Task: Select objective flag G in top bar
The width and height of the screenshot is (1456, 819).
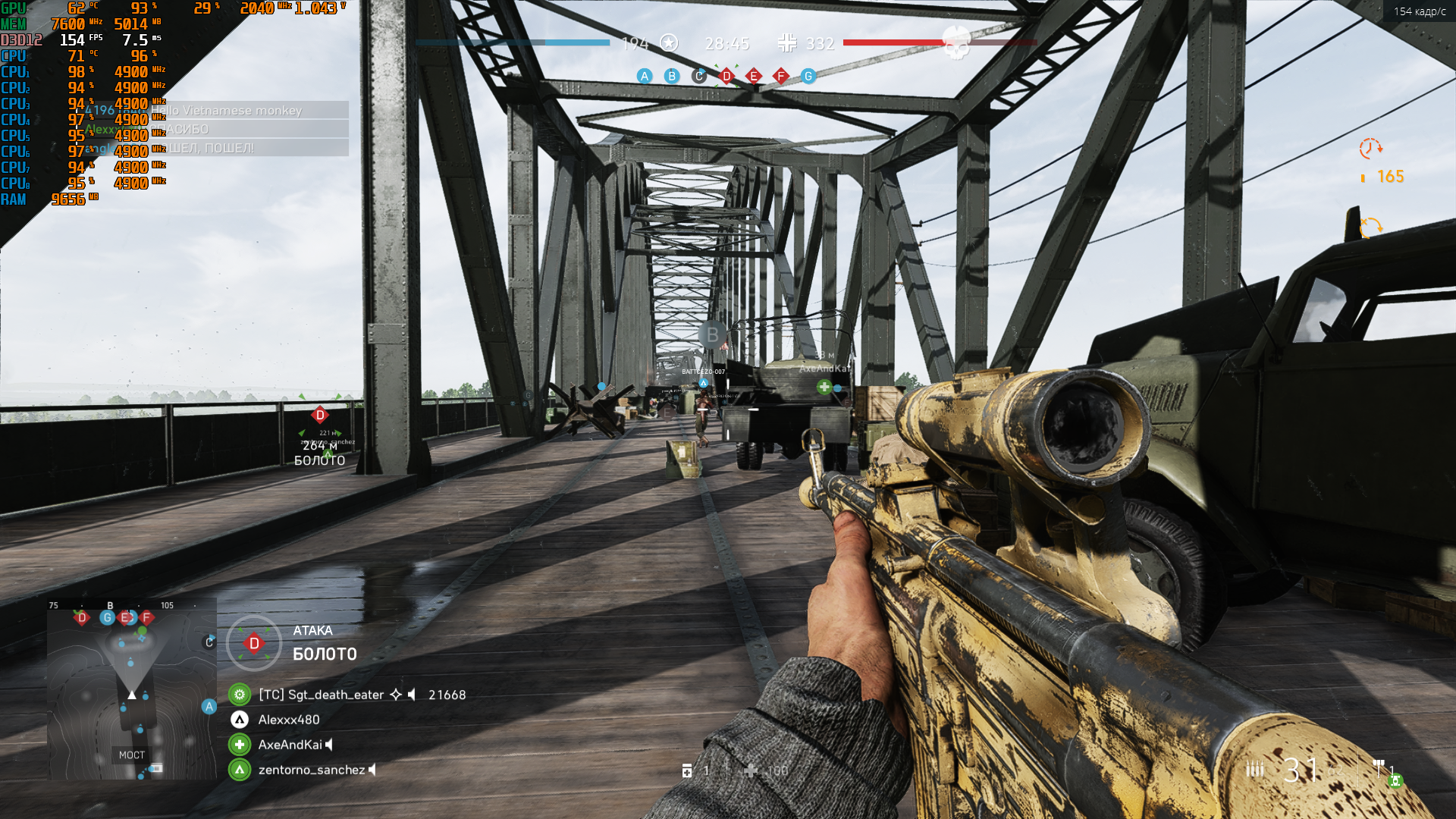Action: (x=808, y=76)
